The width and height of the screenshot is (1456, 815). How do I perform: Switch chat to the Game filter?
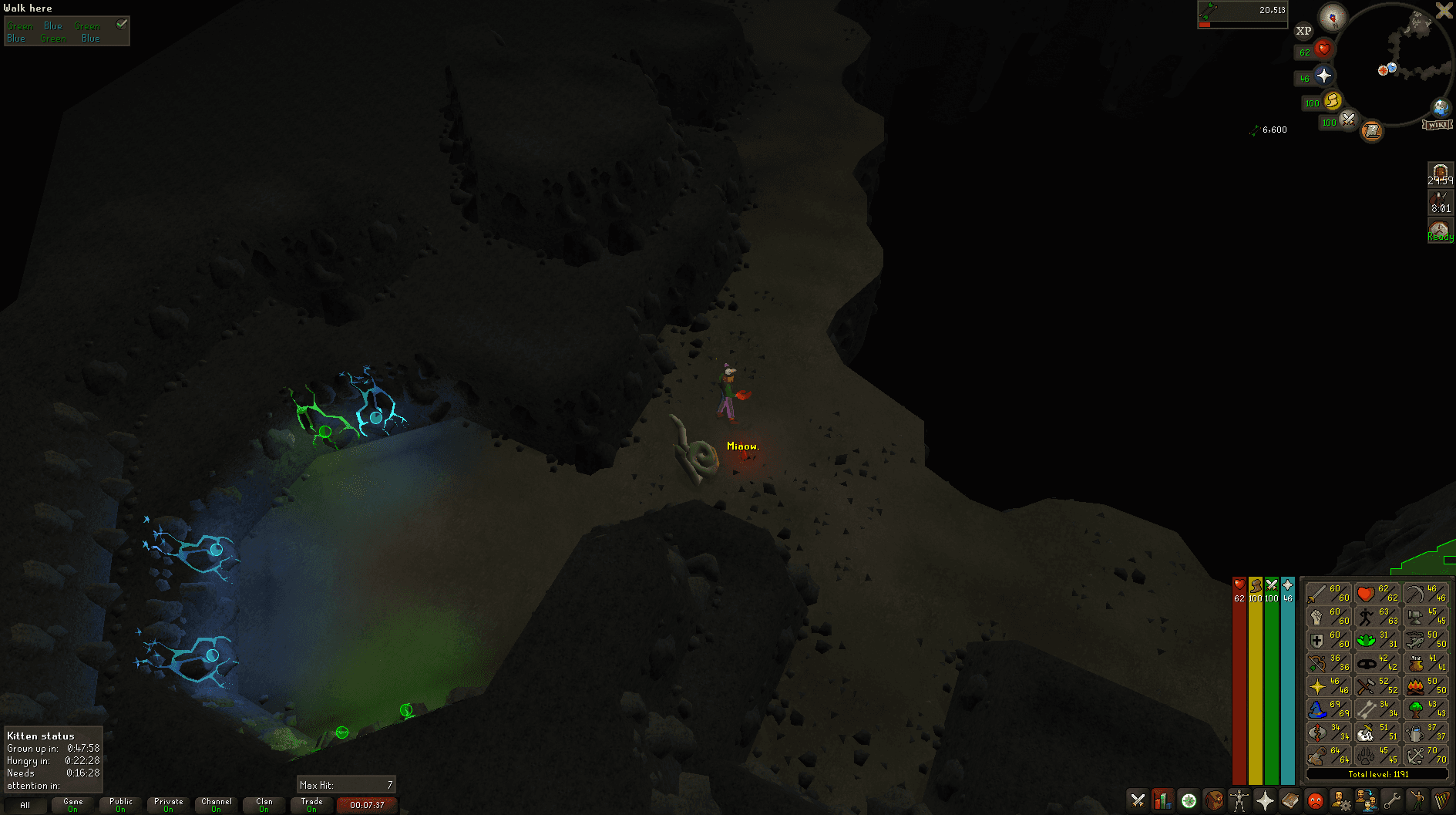click(x=72, y=805)
